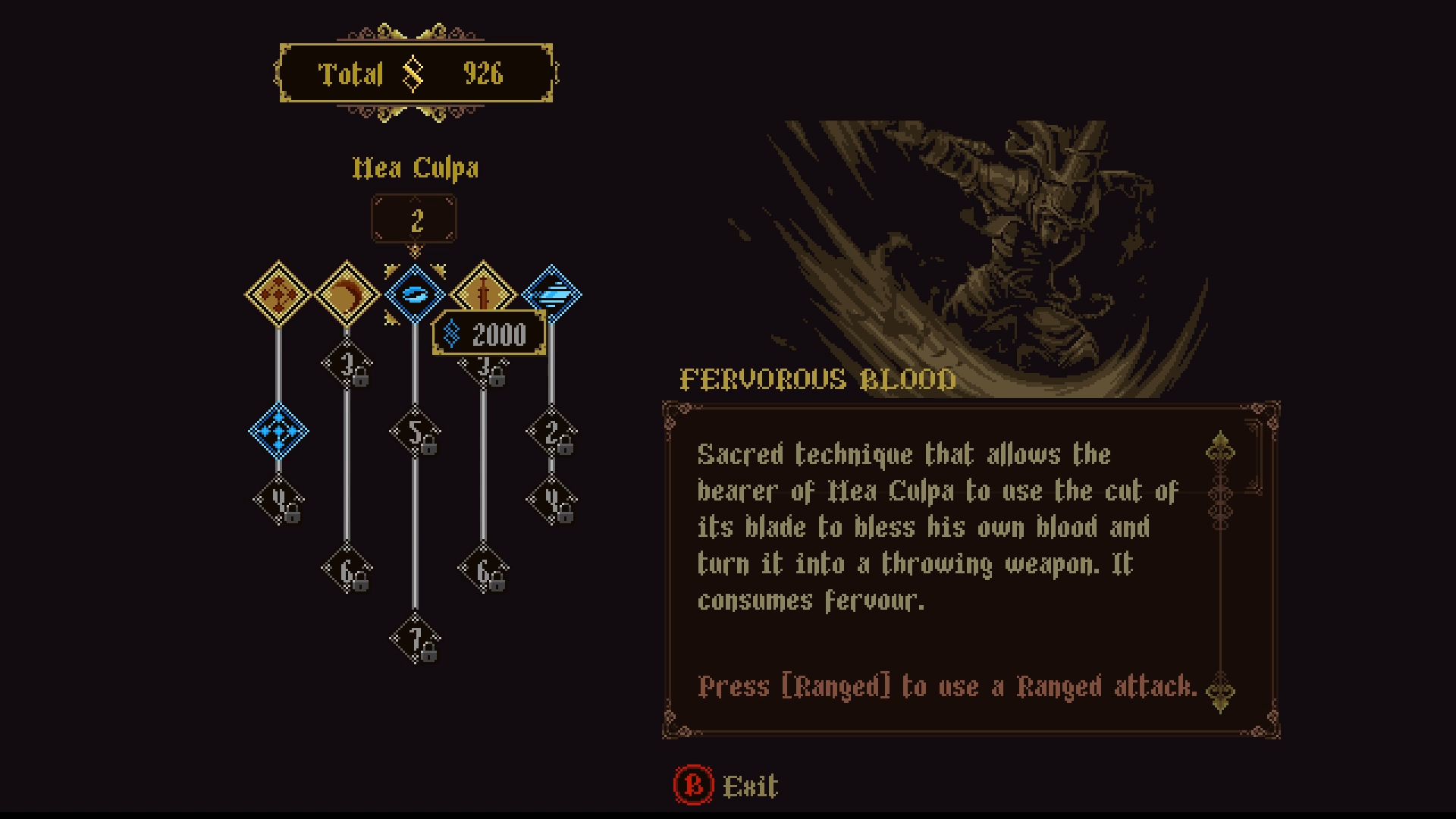Click the 2000 upgrade cost tooltip
1456x819 pixels.
(x=489, y=334)
